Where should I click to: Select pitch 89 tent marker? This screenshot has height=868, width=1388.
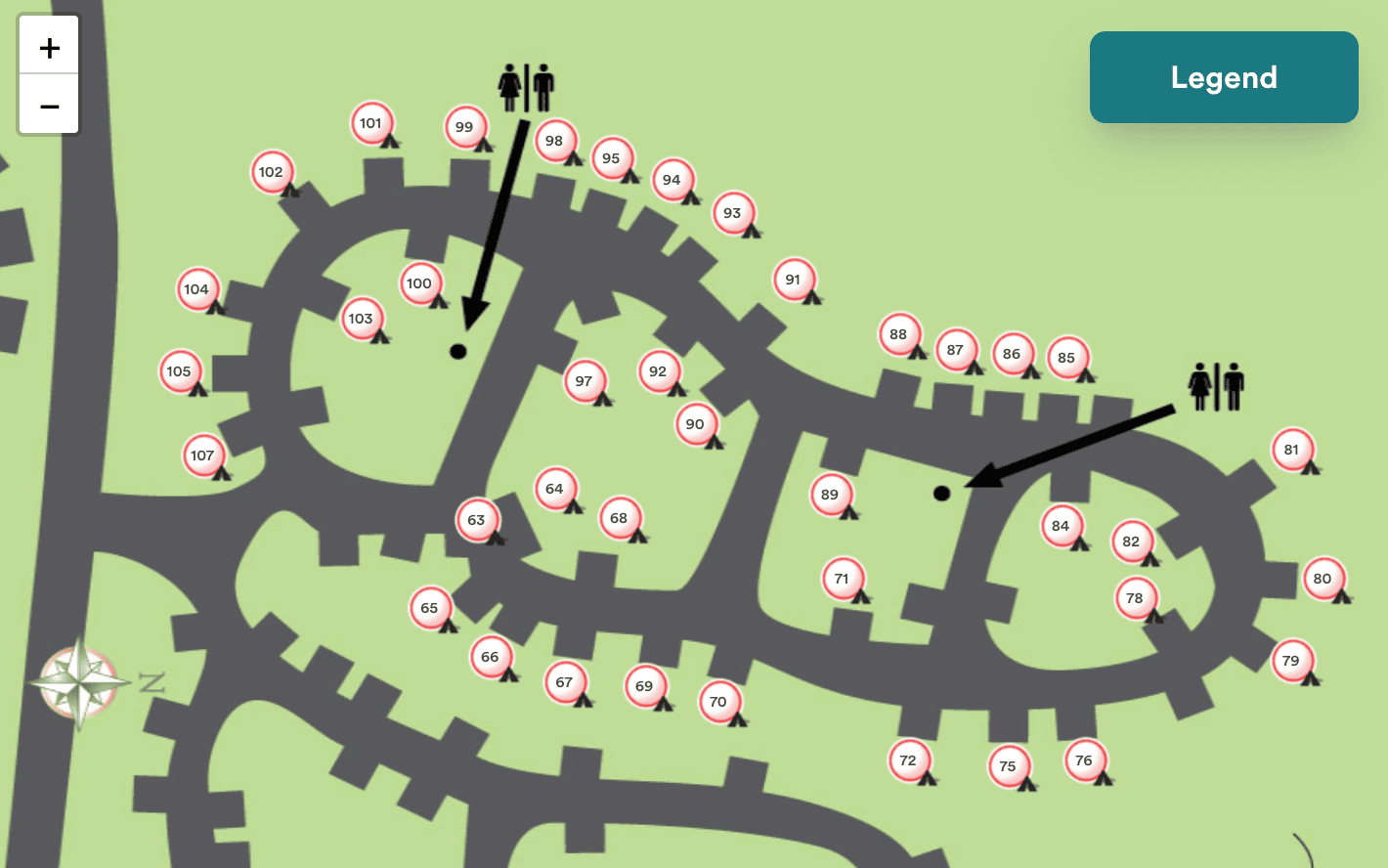pyautogui.click(x=830, y=494)
